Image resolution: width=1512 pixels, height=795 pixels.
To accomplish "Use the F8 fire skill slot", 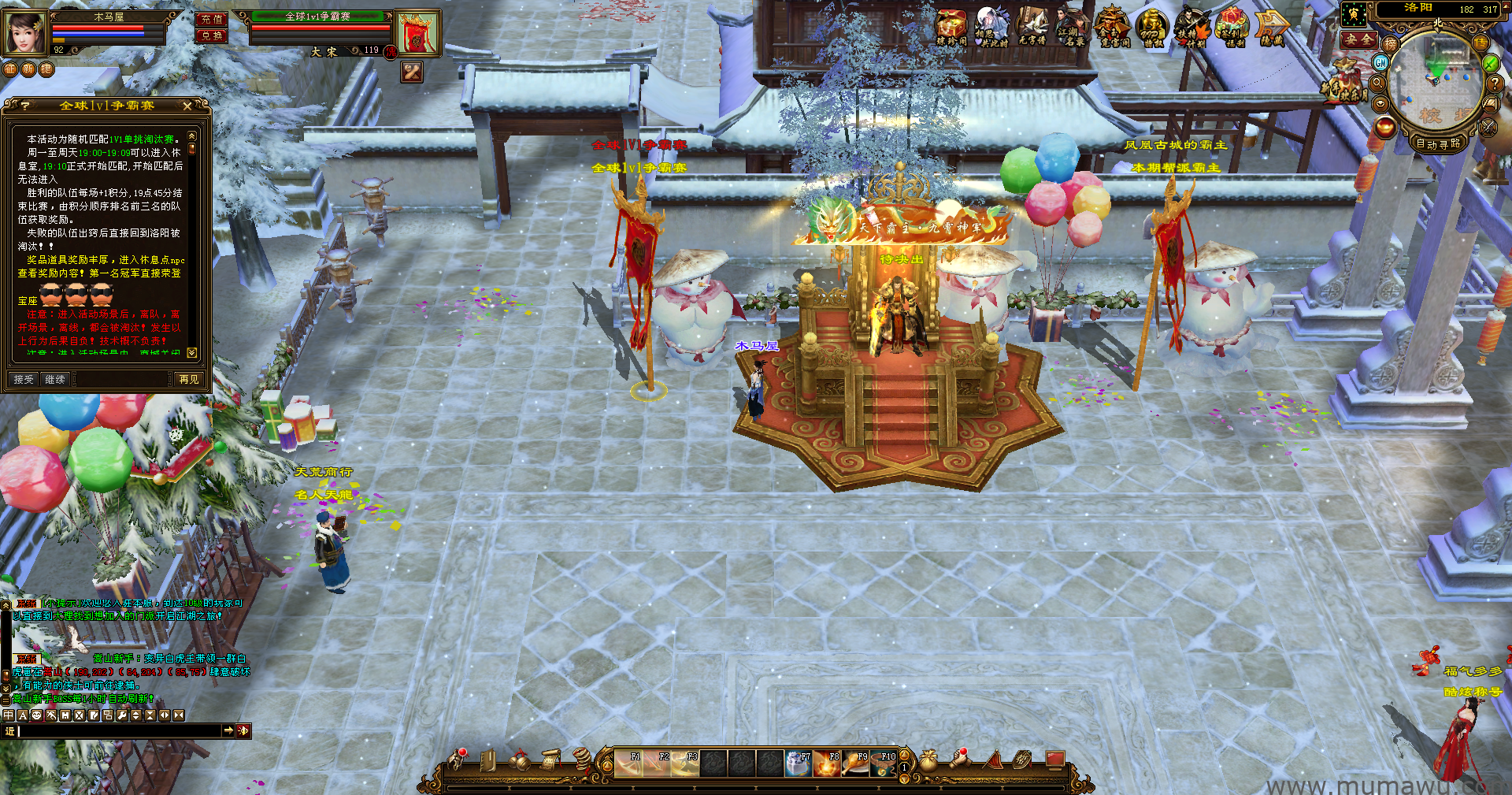I will click(827, 763).
